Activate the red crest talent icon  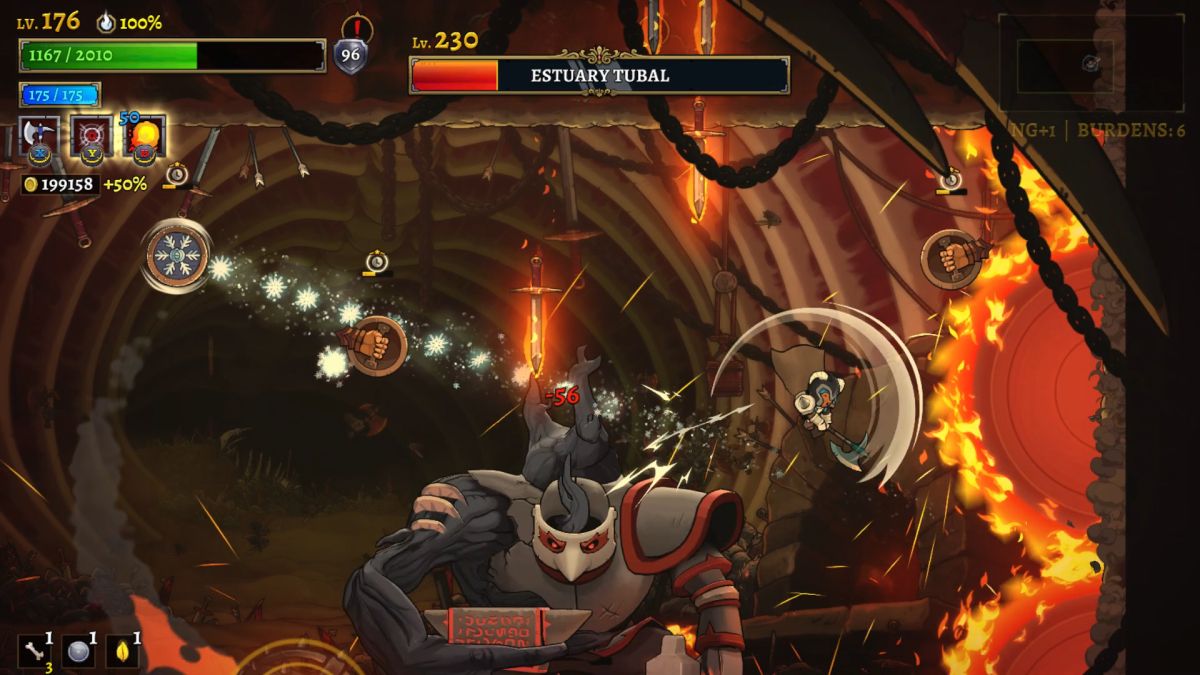click(92, 136)
